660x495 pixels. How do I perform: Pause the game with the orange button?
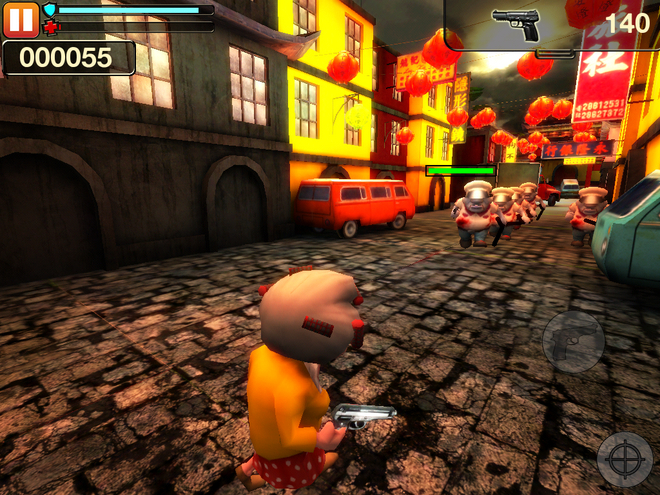pyautogui.click(x=21, y=20)
